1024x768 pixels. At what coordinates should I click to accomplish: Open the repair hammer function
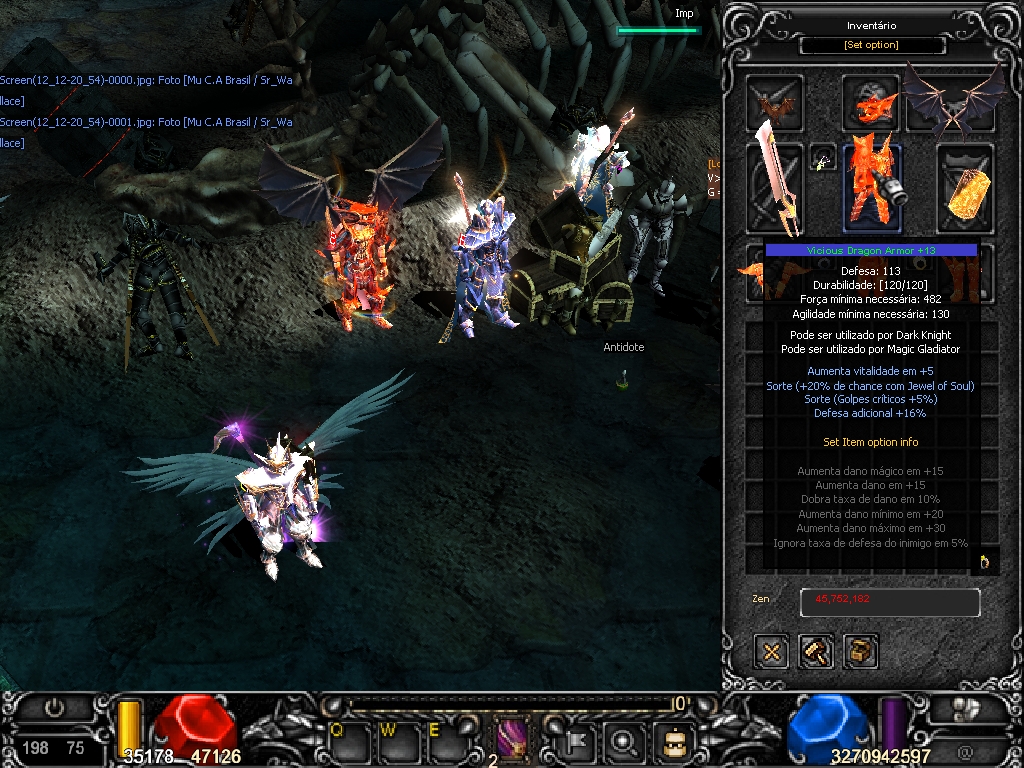[816, 652]
